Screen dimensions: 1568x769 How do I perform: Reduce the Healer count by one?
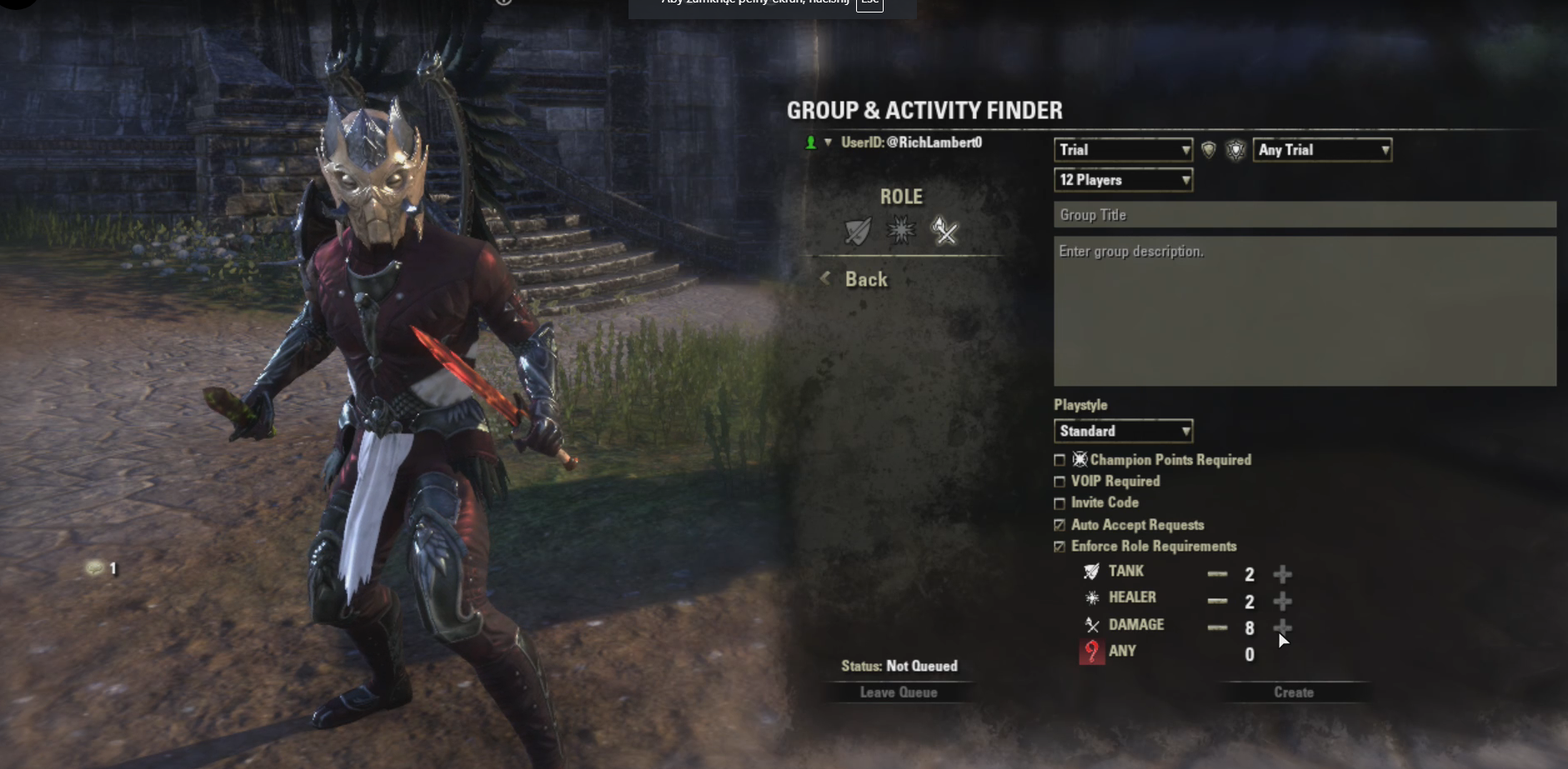[x=1217, y=601]
